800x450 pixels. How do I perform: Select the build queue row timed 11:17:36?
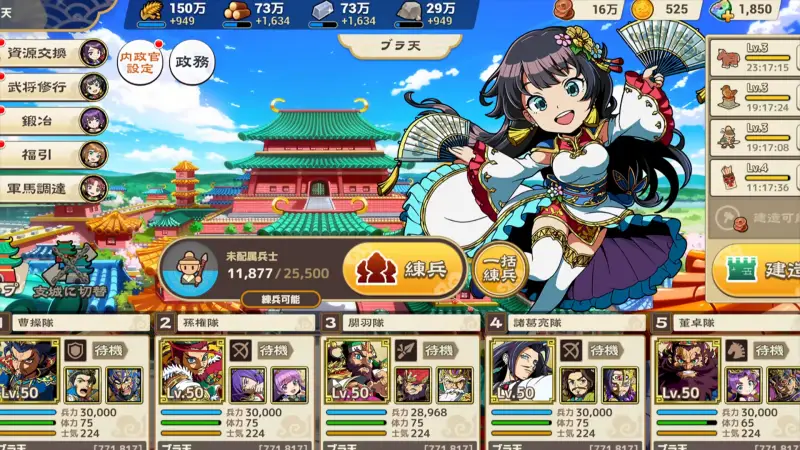tap(757, 177)
